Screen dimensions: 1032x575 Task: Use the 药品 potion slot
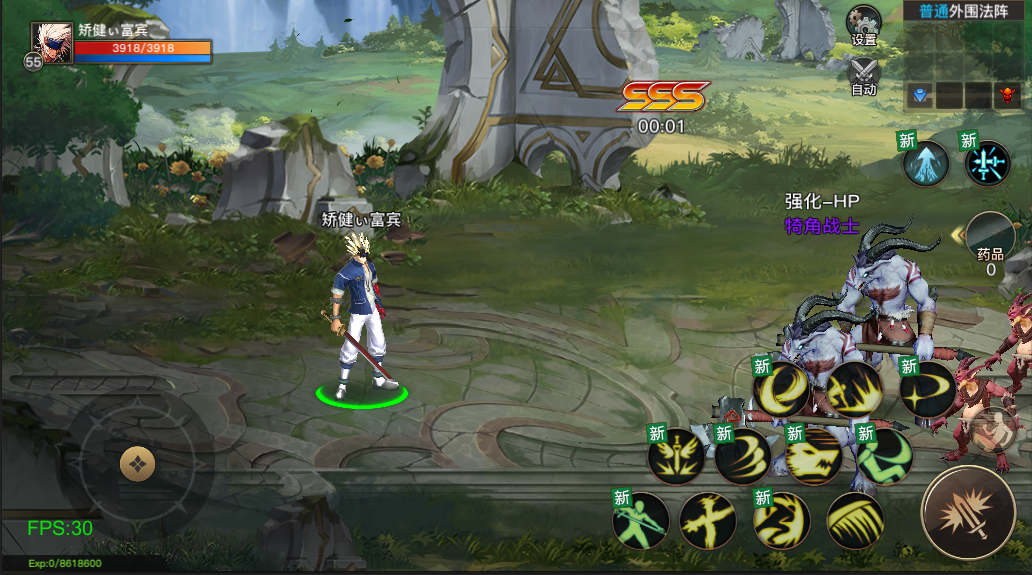(990, 242)
